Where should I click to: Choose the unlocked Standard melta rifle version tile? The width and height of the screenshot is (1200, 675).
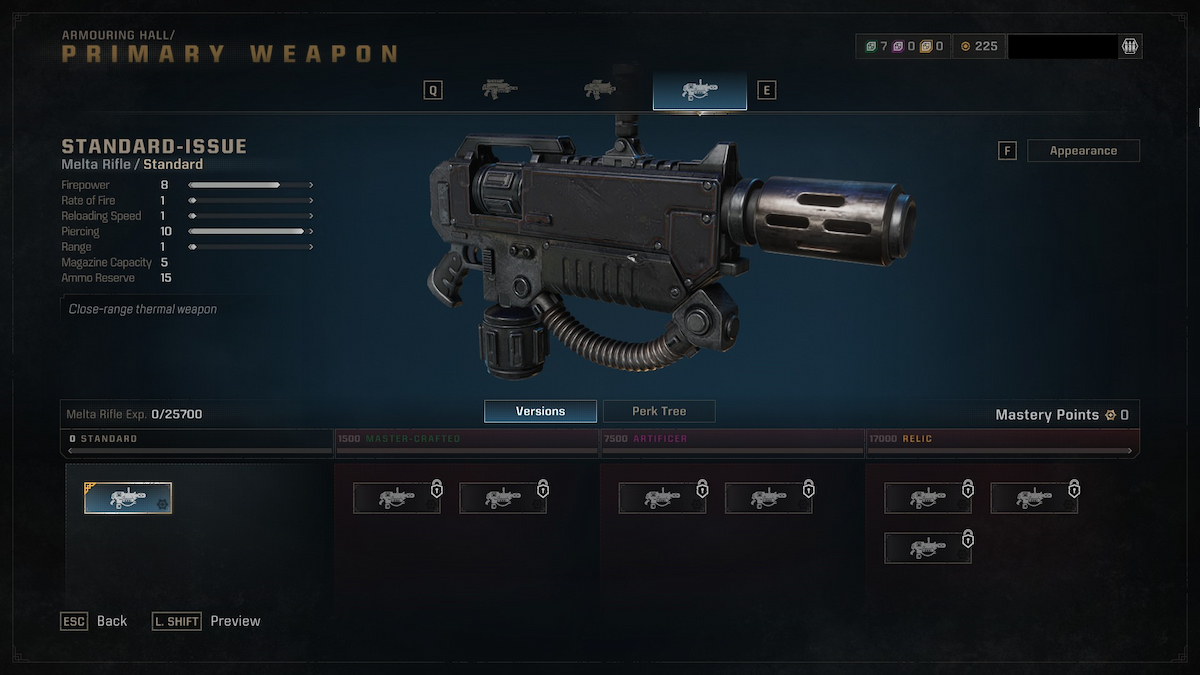tap(128, 498)
